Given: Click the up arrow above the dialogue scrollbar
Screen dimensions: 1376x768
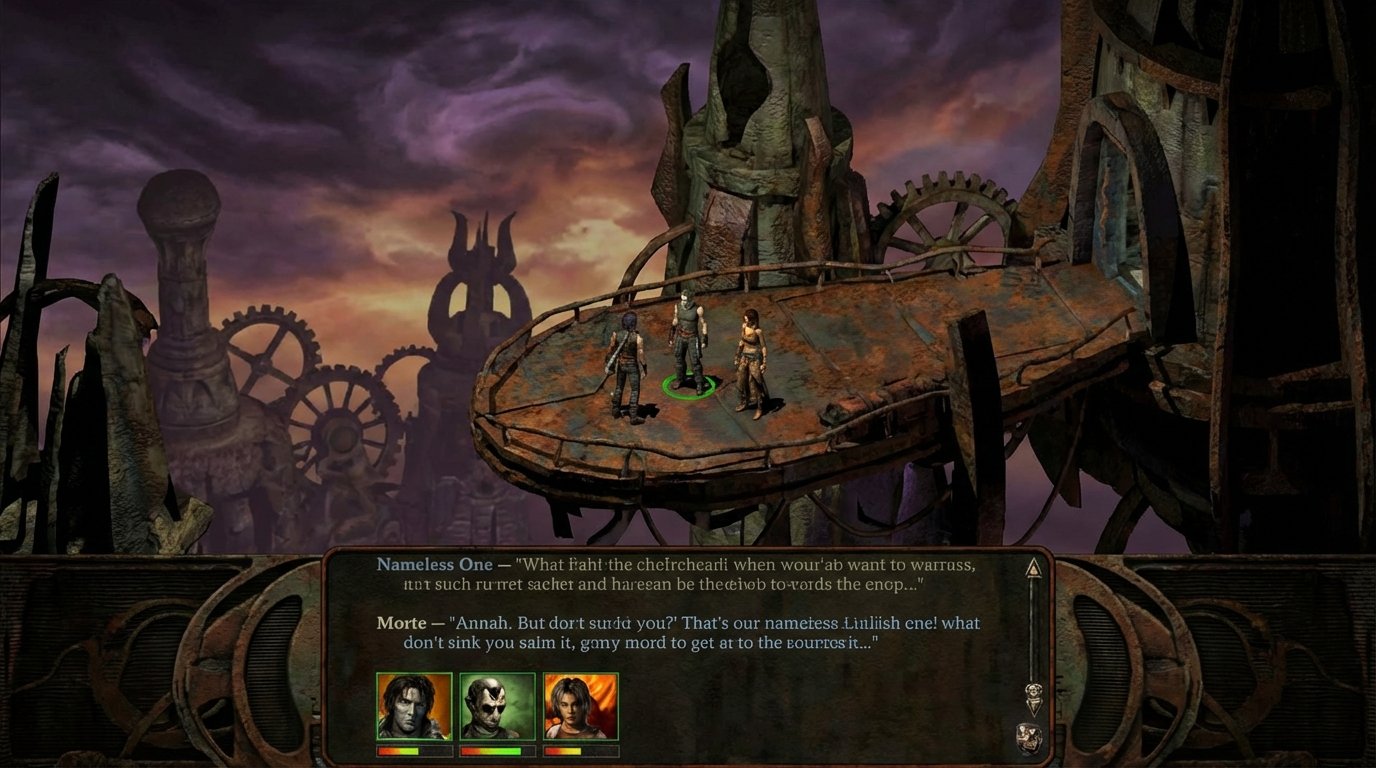Looking at the screenshot, I should [1034, 568].
